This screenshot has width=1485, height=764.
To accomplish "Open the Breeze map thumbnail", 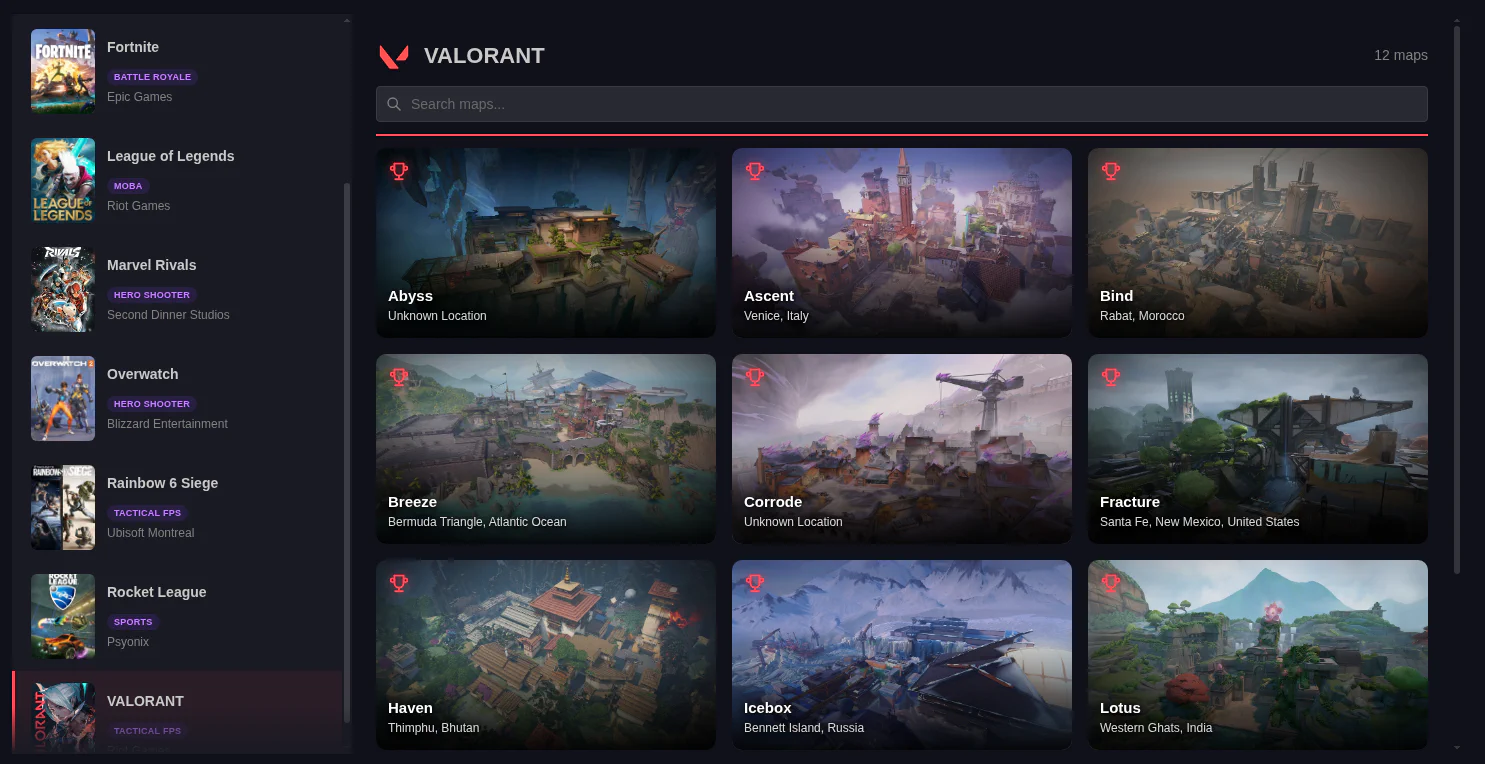I will (x=545, y=448).
